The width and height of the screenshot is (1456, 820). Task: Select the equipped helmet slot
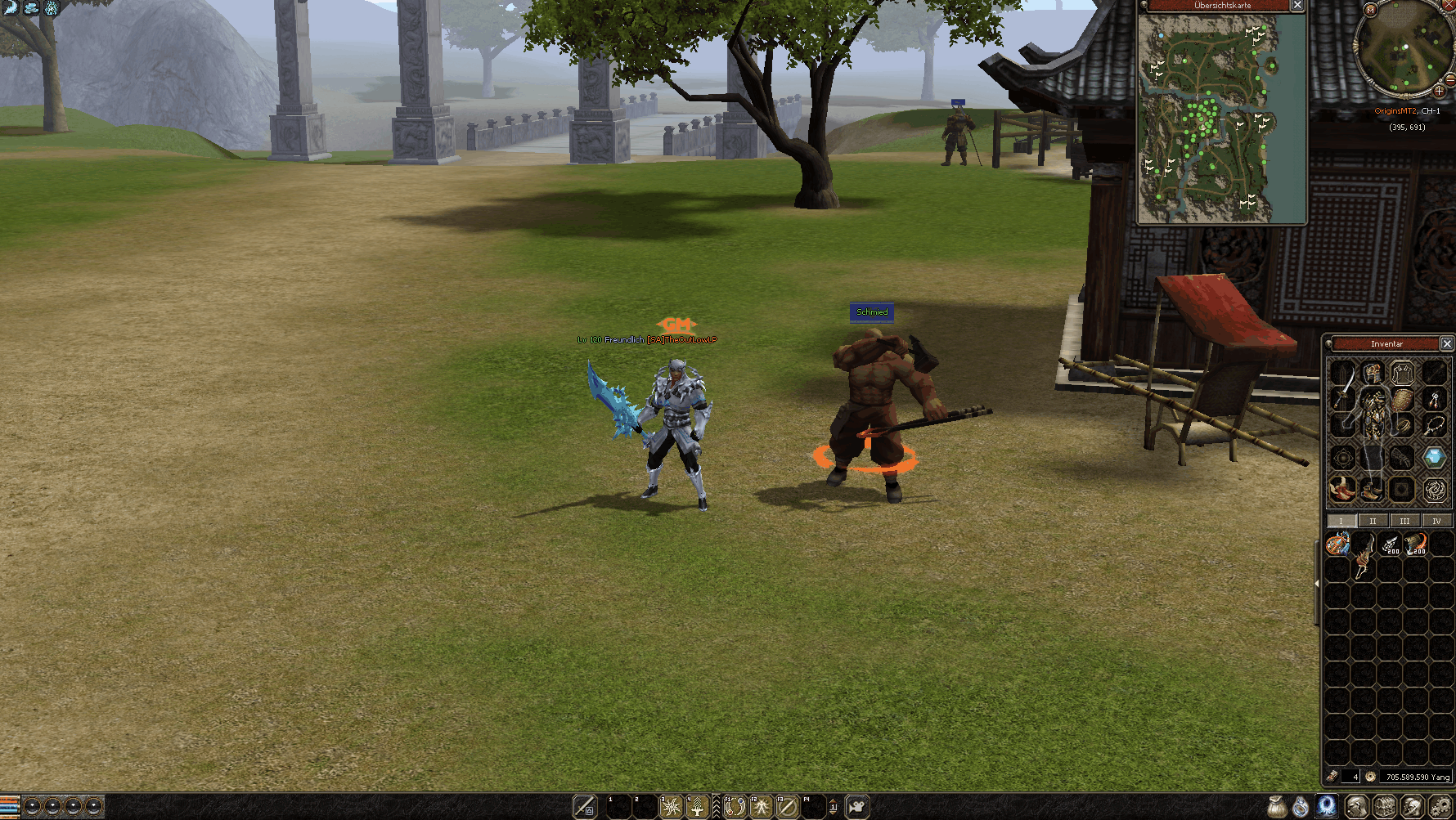pos(1373,374)
